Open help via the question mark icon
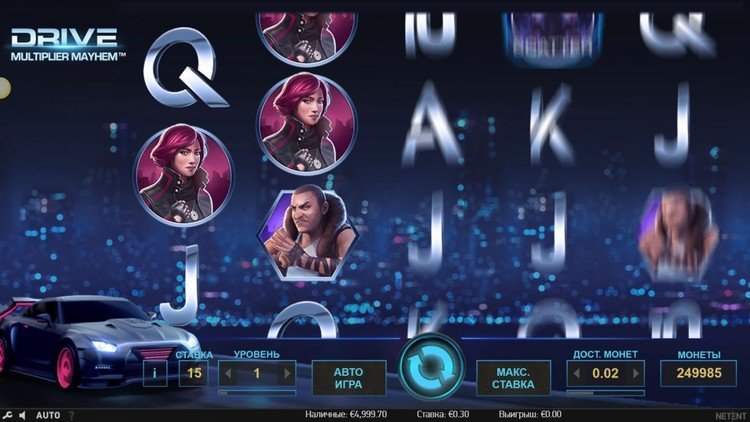The width and height of the screenshot is (750, 422). point(71,414)
